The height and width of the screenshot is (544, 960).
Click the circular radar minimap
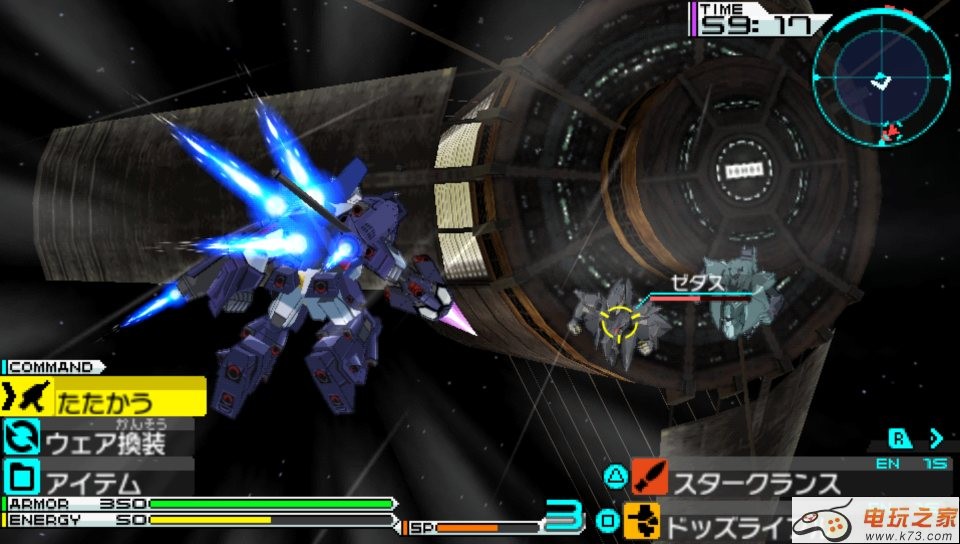[881, 75]
